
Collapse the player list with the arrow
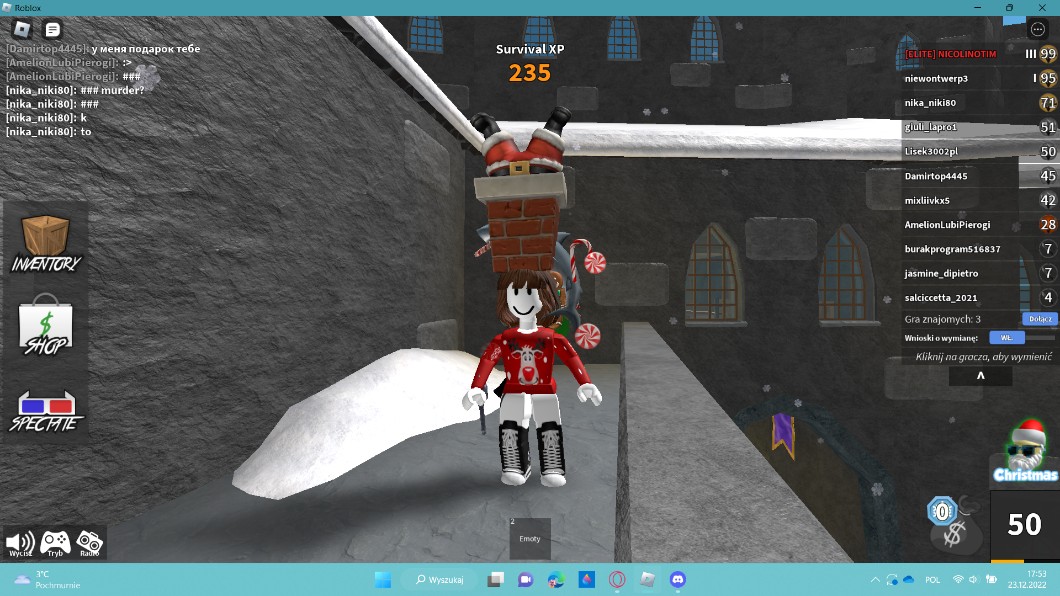[980, 376]
